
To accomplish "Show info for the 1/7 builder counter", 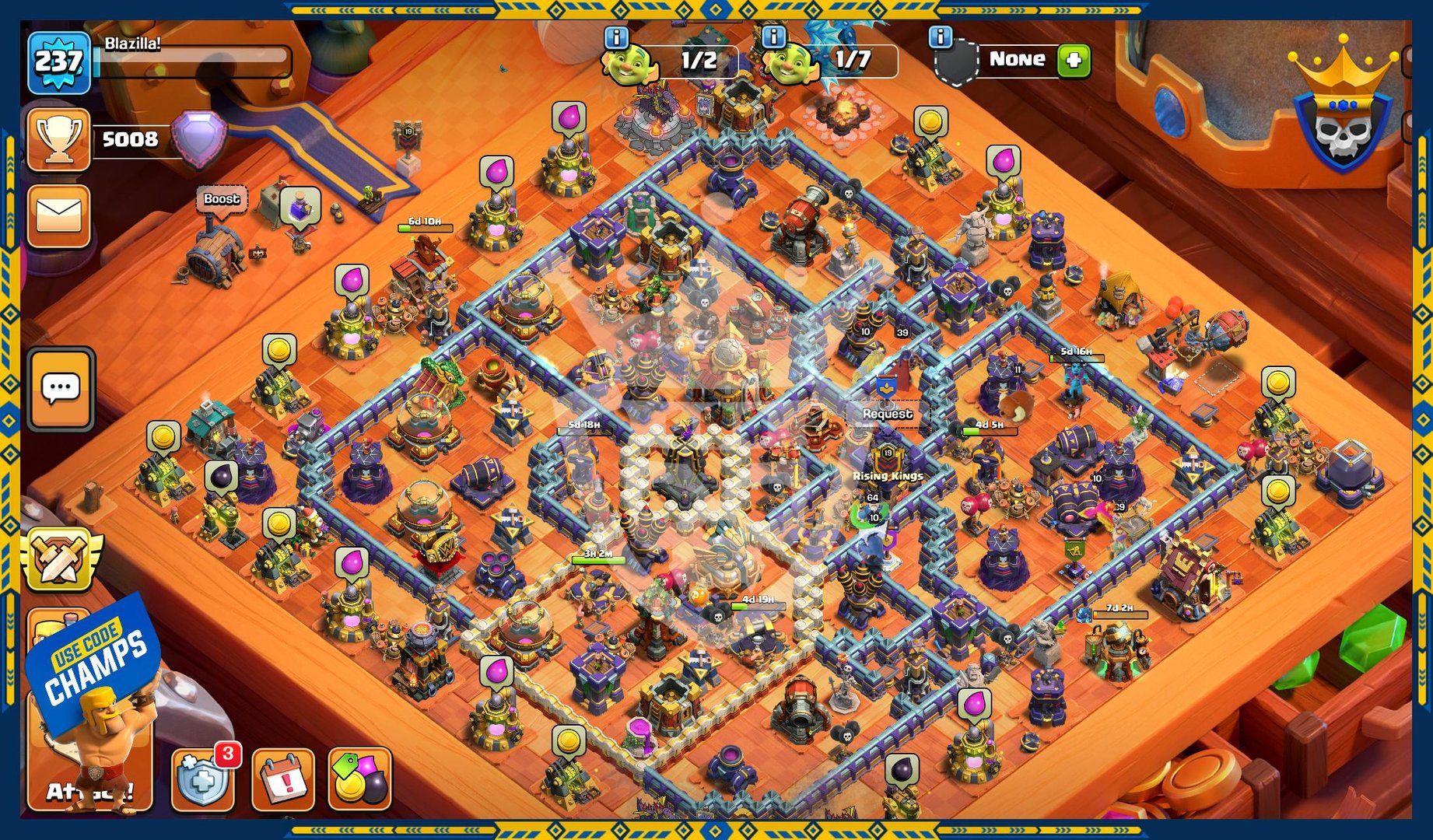I will click(x=773, y=37).
